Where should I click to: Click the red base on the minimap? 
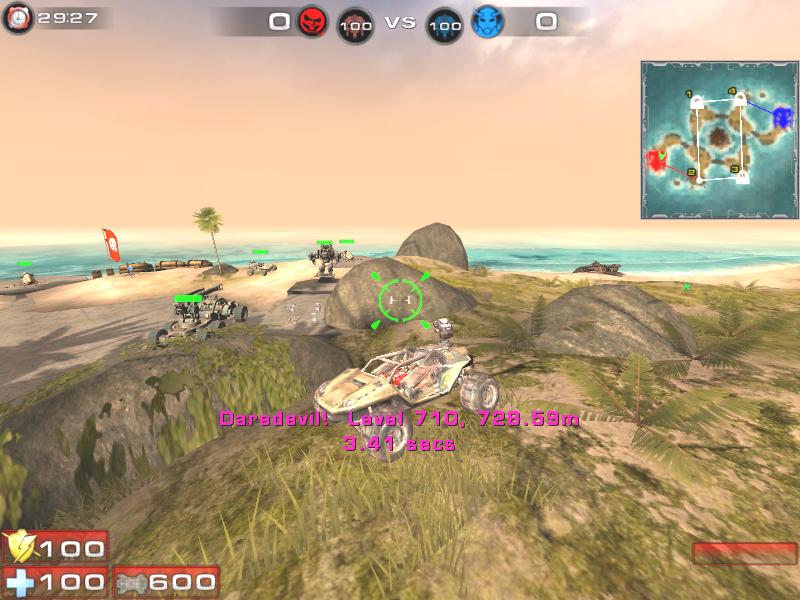(657, 161)
